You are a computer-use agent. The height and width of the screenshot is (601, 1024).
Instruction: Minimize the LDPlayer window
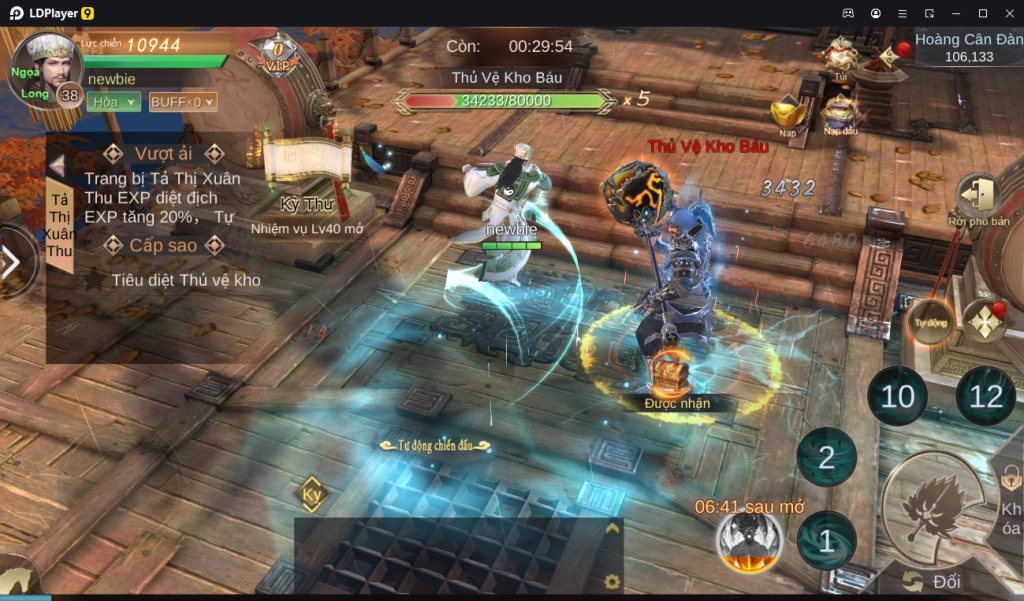(956, 13)
